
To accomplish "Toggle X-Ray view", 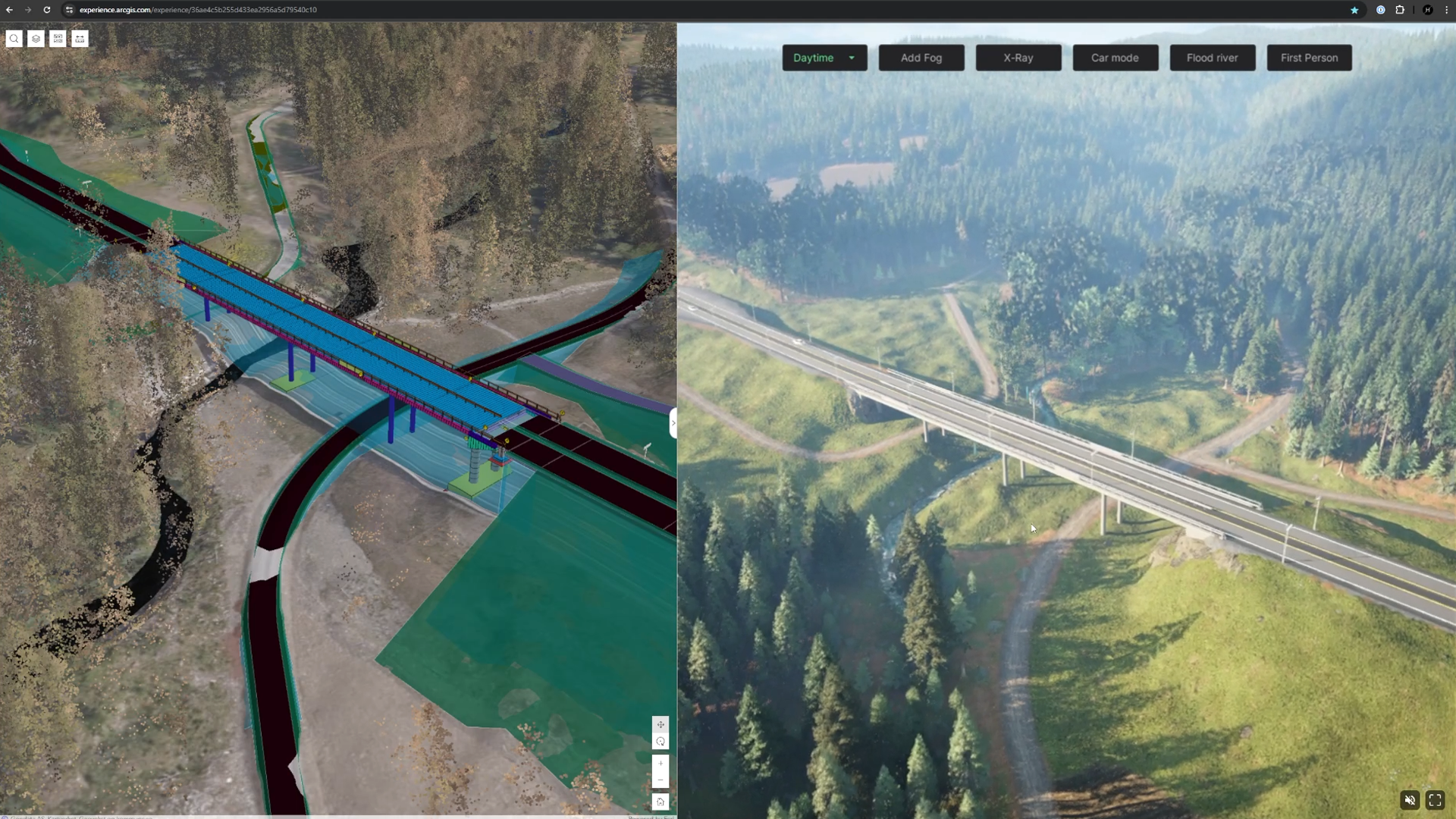I will point(1018,58).
